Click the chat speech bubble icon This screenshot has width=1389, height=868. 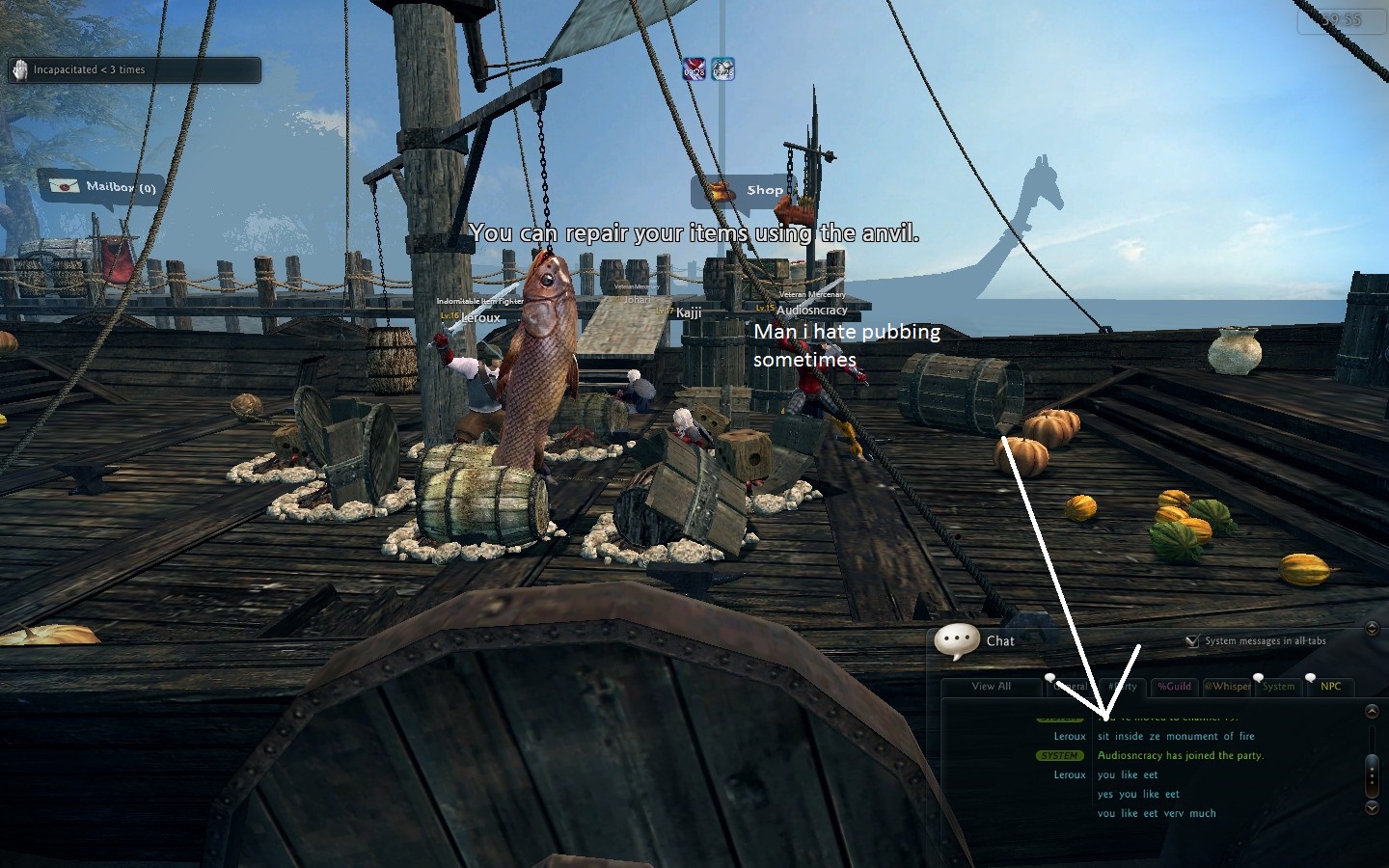957,640
